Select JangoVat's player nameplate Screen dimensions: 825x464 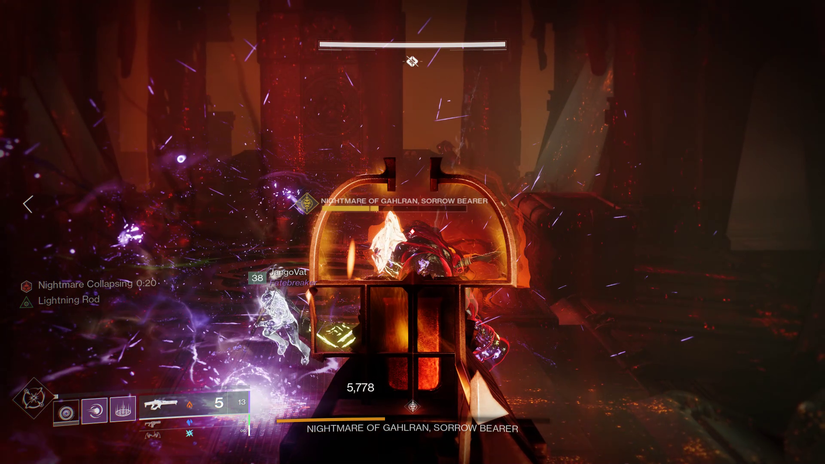click(288, 273)
